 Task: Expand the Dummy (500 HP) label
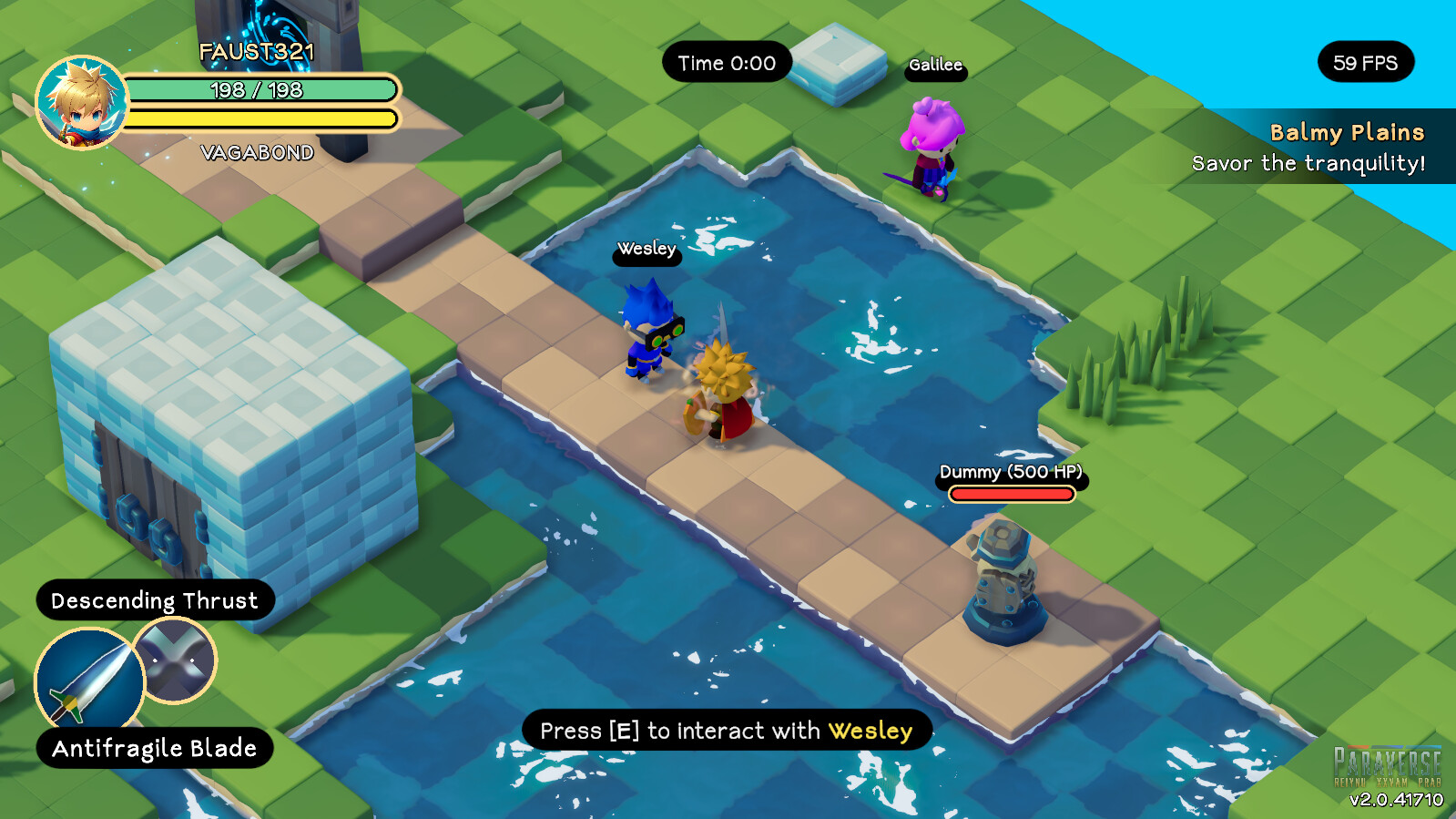[1012, 473]
